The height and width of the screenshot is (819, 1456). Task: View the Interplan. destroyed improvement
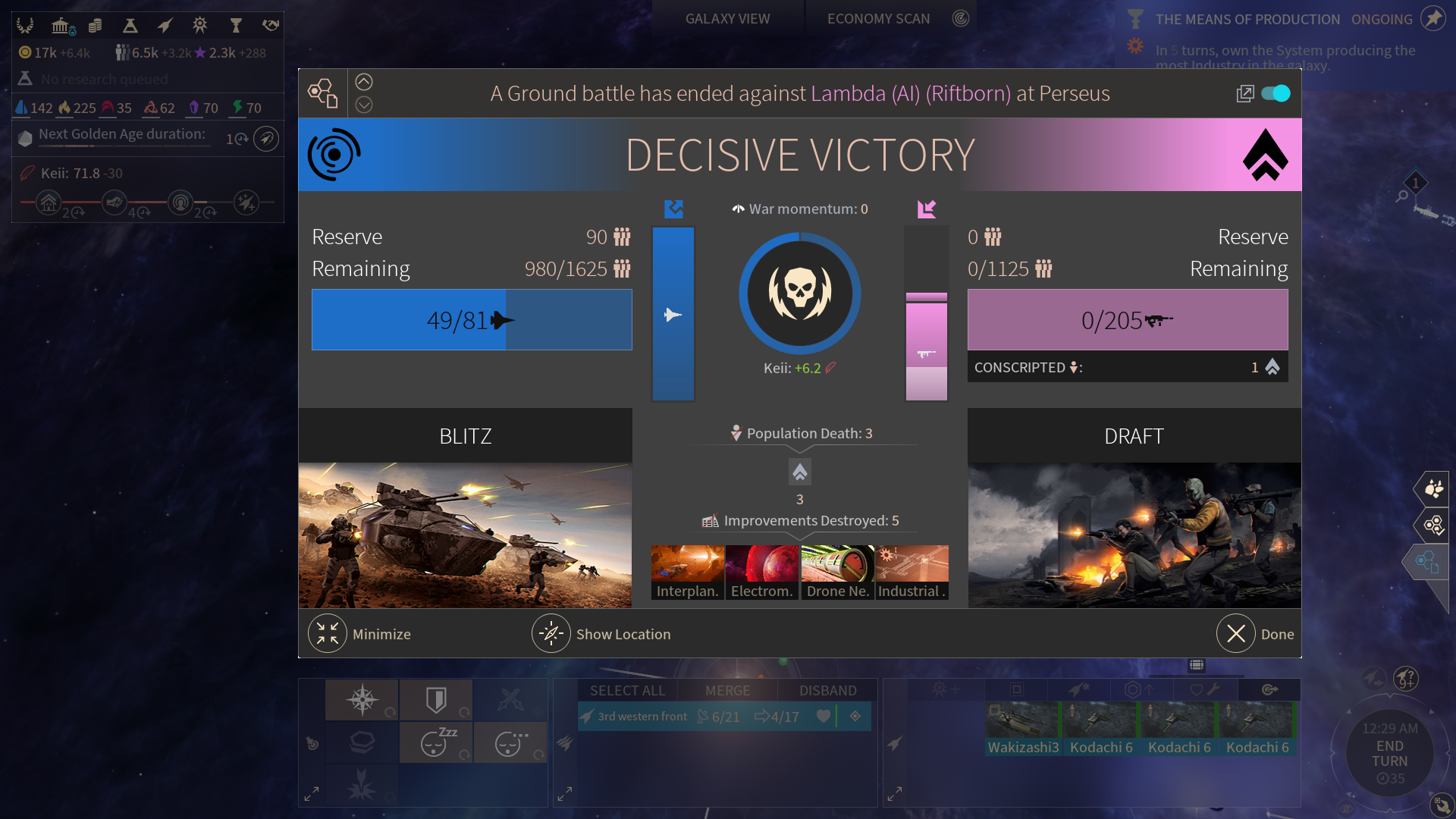[687, 573]
